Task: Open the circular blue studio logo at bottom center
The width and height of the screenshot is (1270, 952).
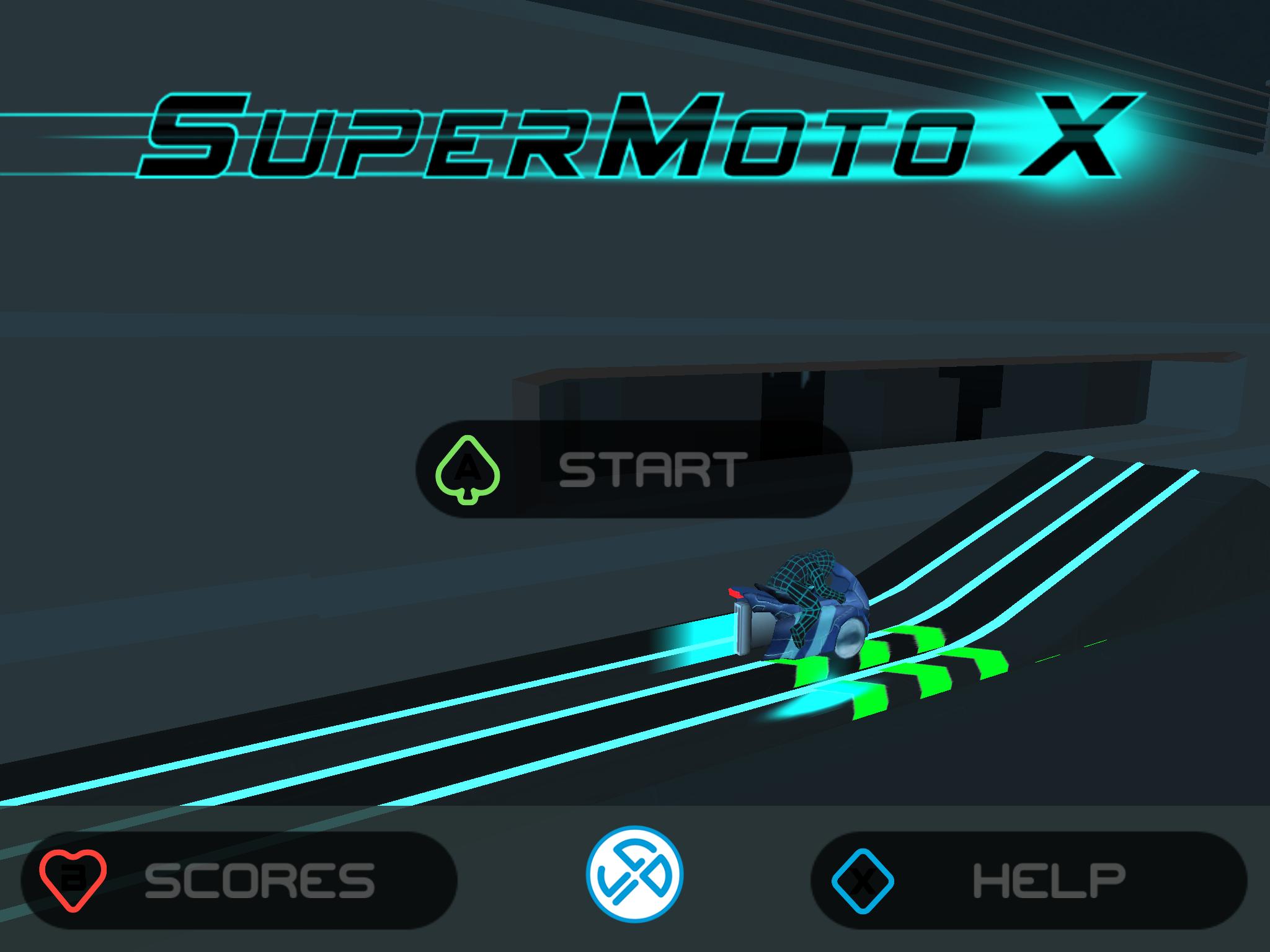Action: (x=634, y=876)
